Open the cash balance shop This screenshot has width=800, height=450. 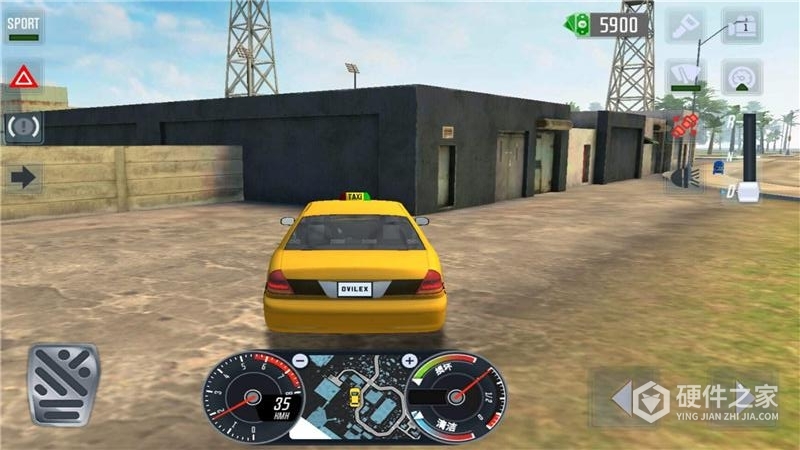coord(608,24)
